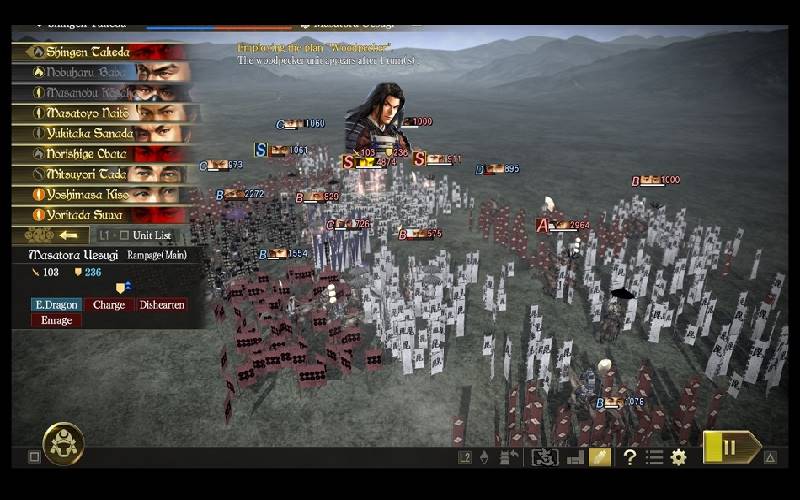This screenshot has width=800, height=500.
Task: Open the settings gear icon
Action: tap(679, 457)
